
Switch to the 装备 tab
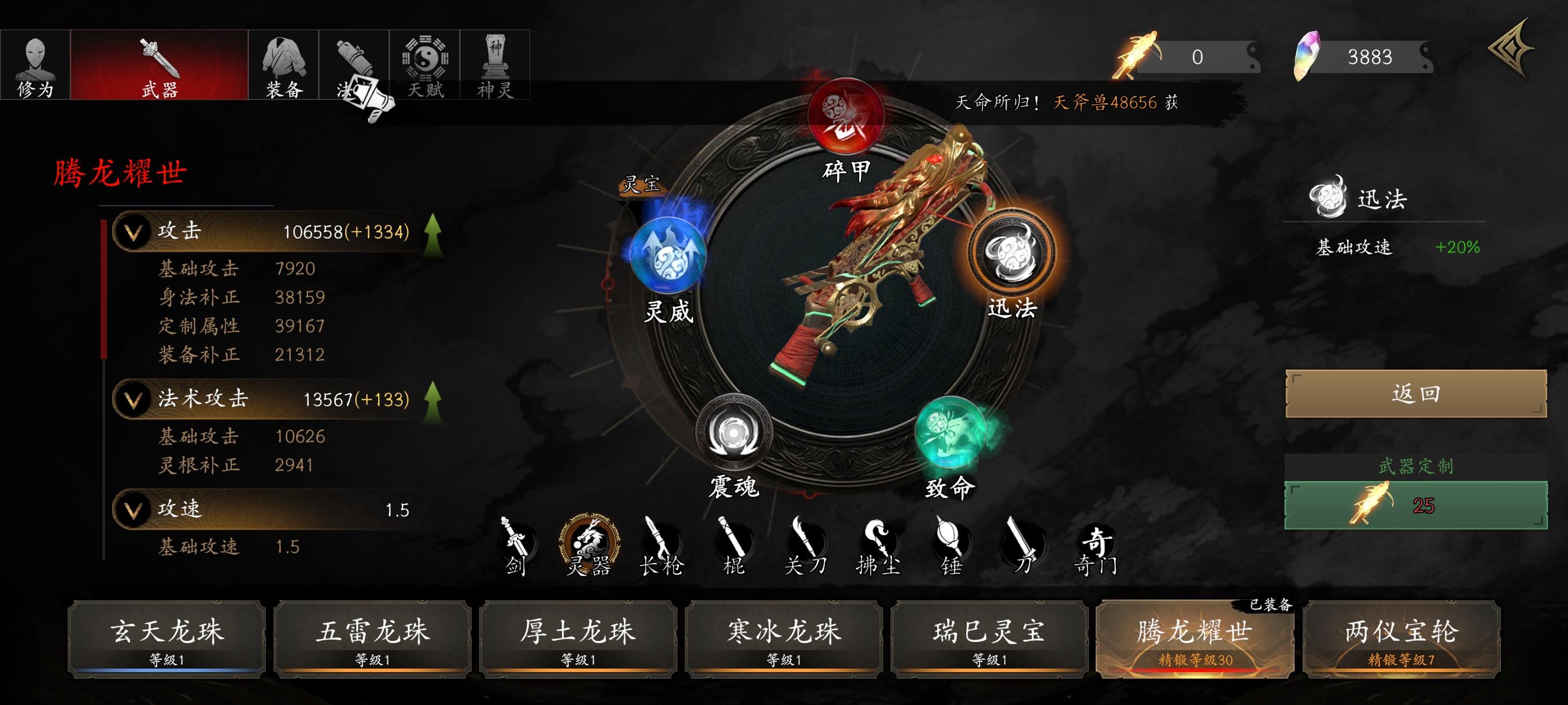284,65
